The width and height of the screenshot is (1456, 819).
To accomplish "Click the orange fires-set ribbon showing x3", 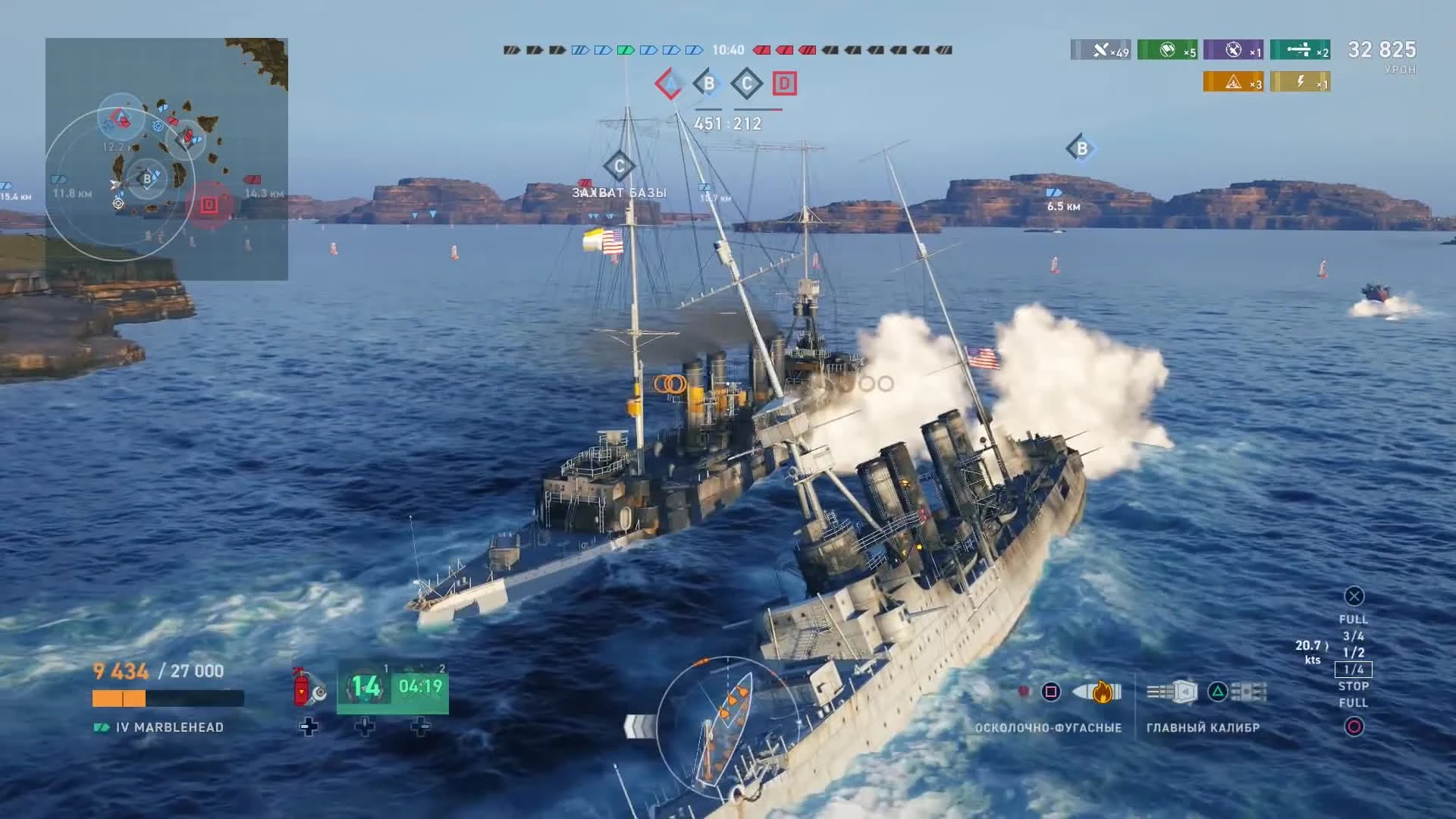I will click(1234, 81).
